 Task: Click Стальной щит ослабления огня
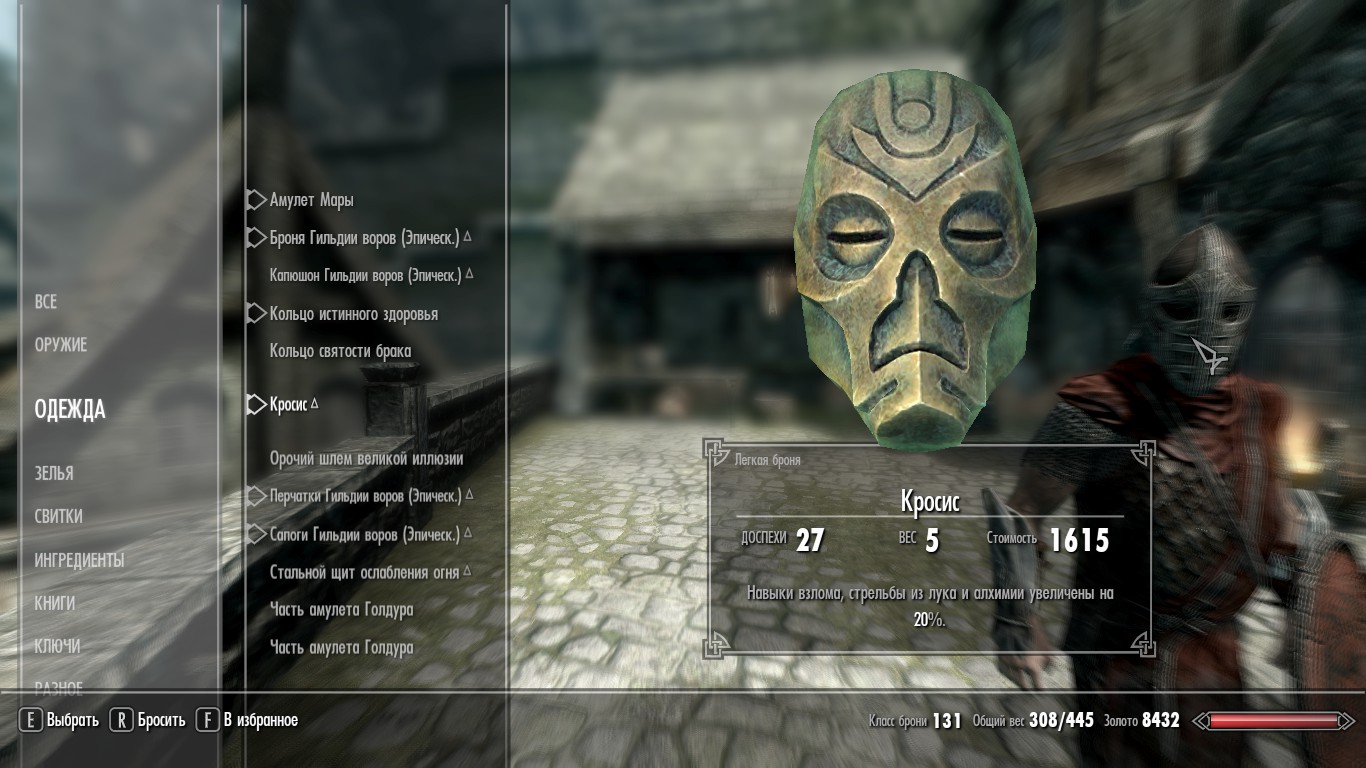364,573
